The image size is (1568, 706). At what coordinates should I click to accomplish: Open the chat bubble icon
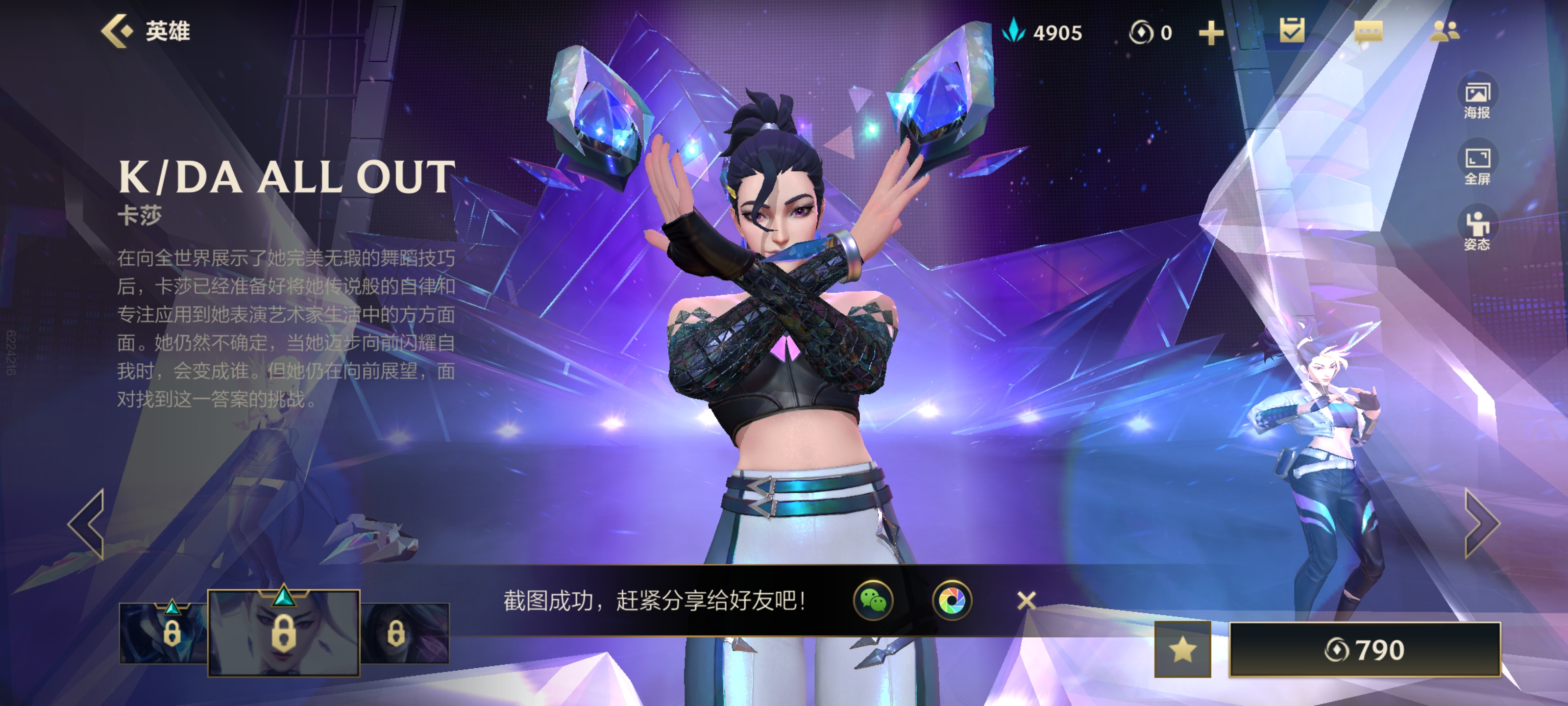1368,32
